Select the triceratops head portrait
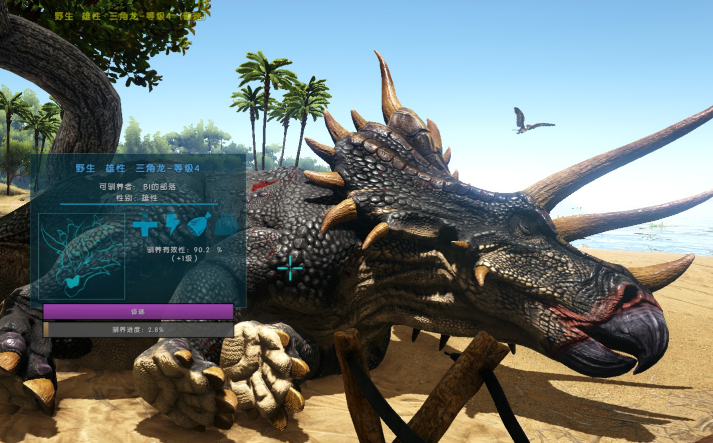Image resolution: width=713 pixels, height=443 pixels. (82, 256)
